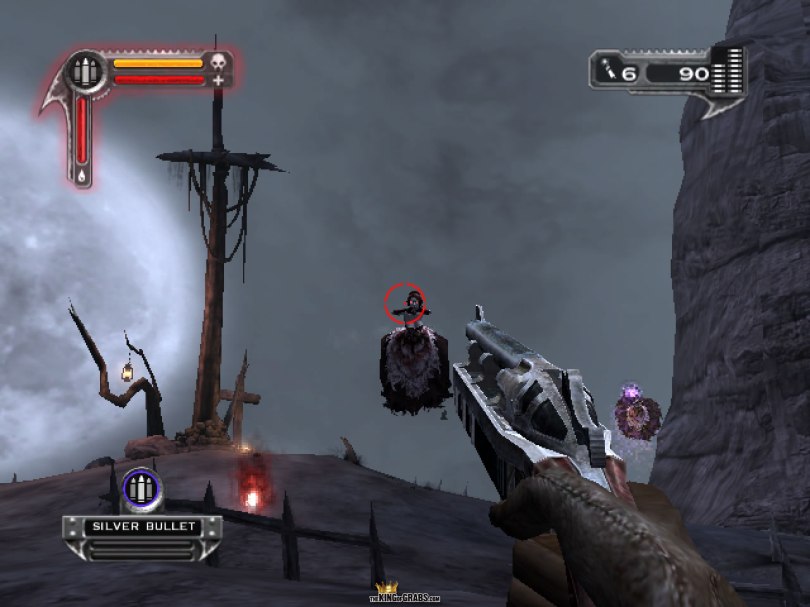The width and height of the screenshot is (810, 607).
Task: Select the skull icon beside the orange bar
Action: tap(220, 63)
